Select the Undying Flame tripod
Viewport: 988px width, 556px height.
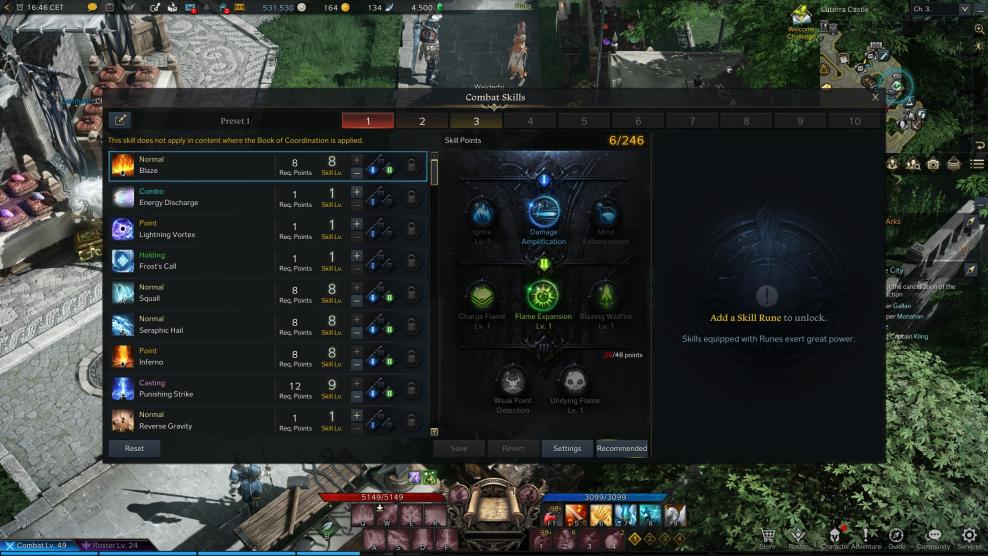(573, 382)
